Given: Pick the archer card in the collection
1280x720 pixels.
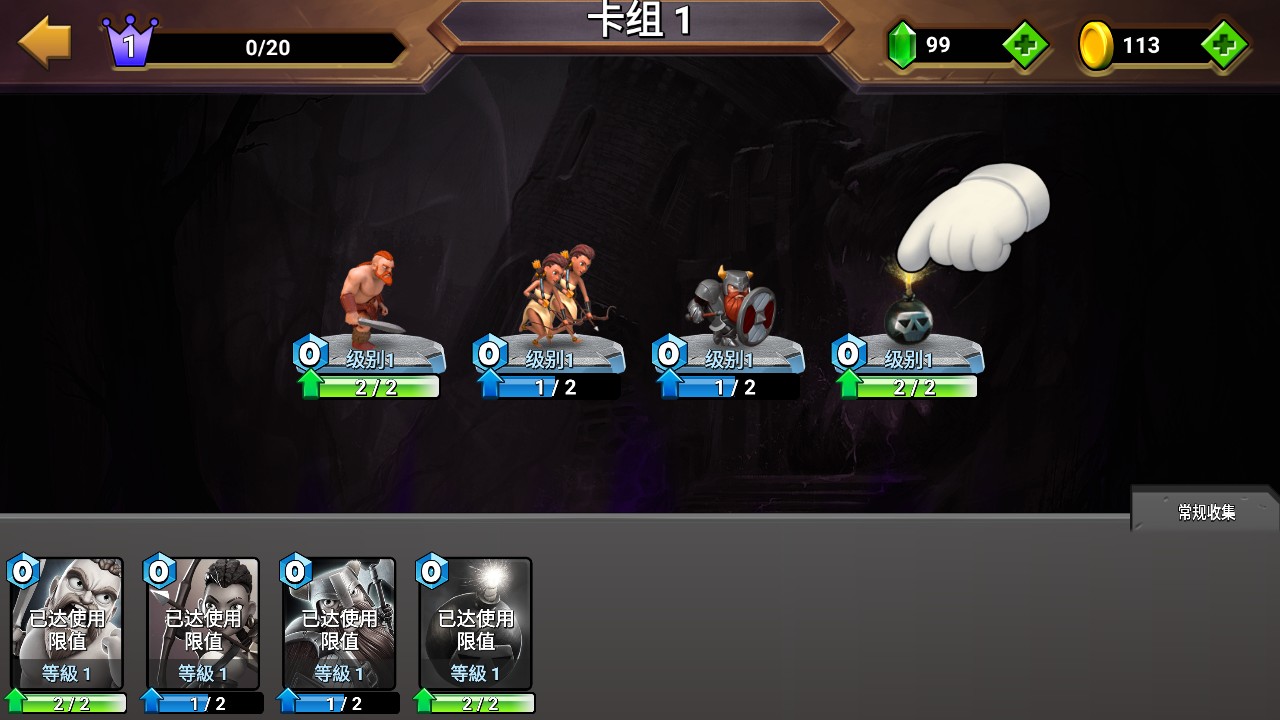Looking at the screenshot, I should pyautogui.click(x=203, y=625).
